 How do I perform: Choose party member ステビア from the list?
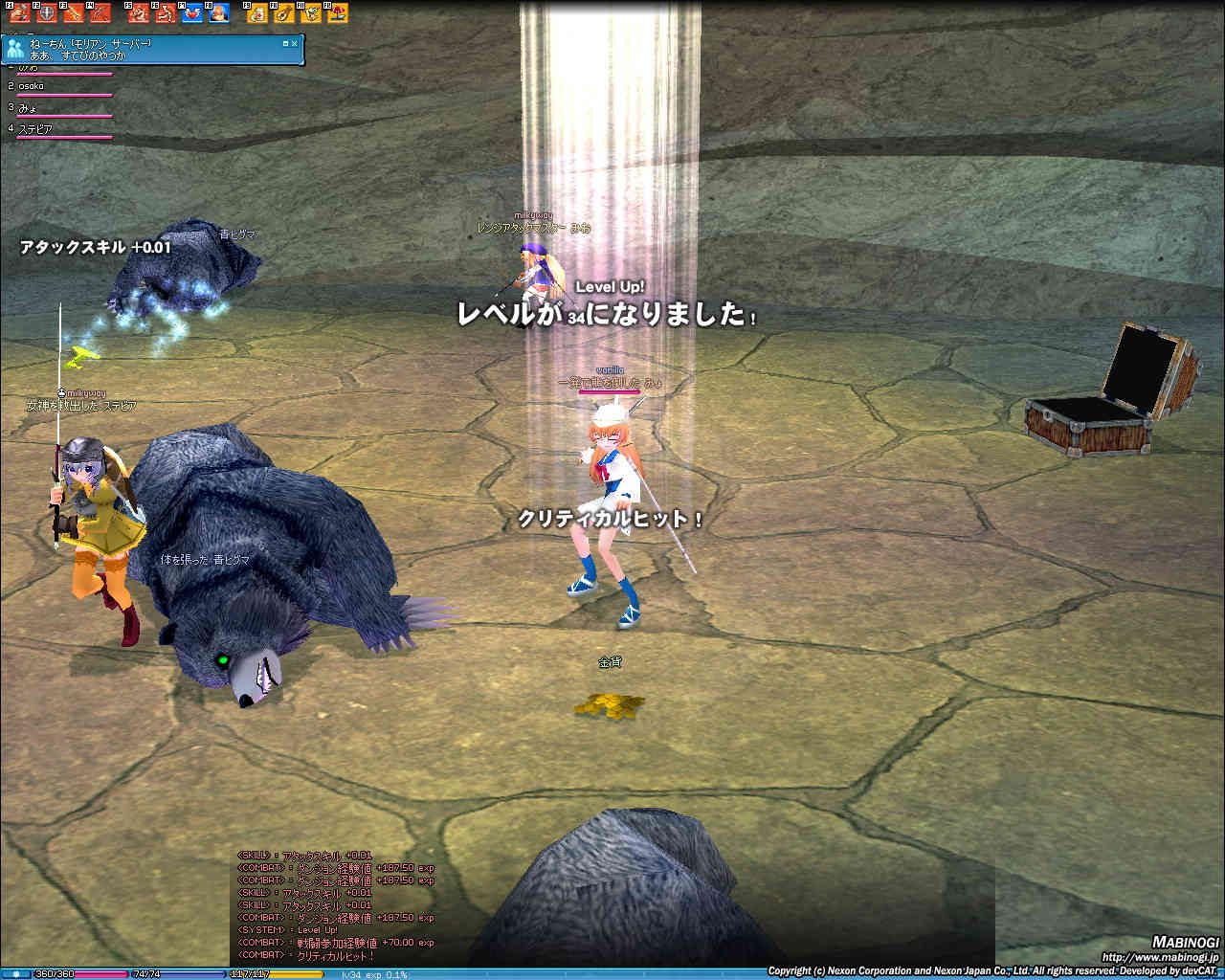(x=35, y=128)
